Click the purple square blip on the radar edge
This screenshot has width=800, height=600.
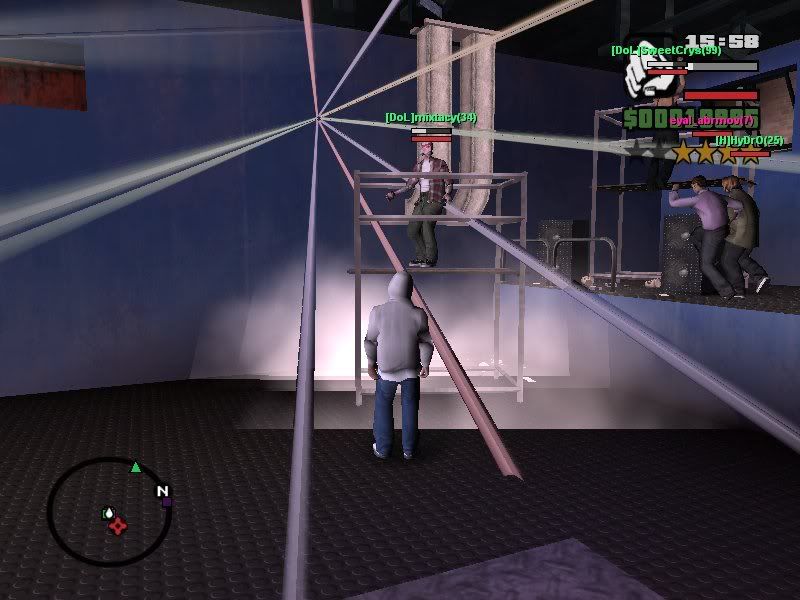click(167, 502)
